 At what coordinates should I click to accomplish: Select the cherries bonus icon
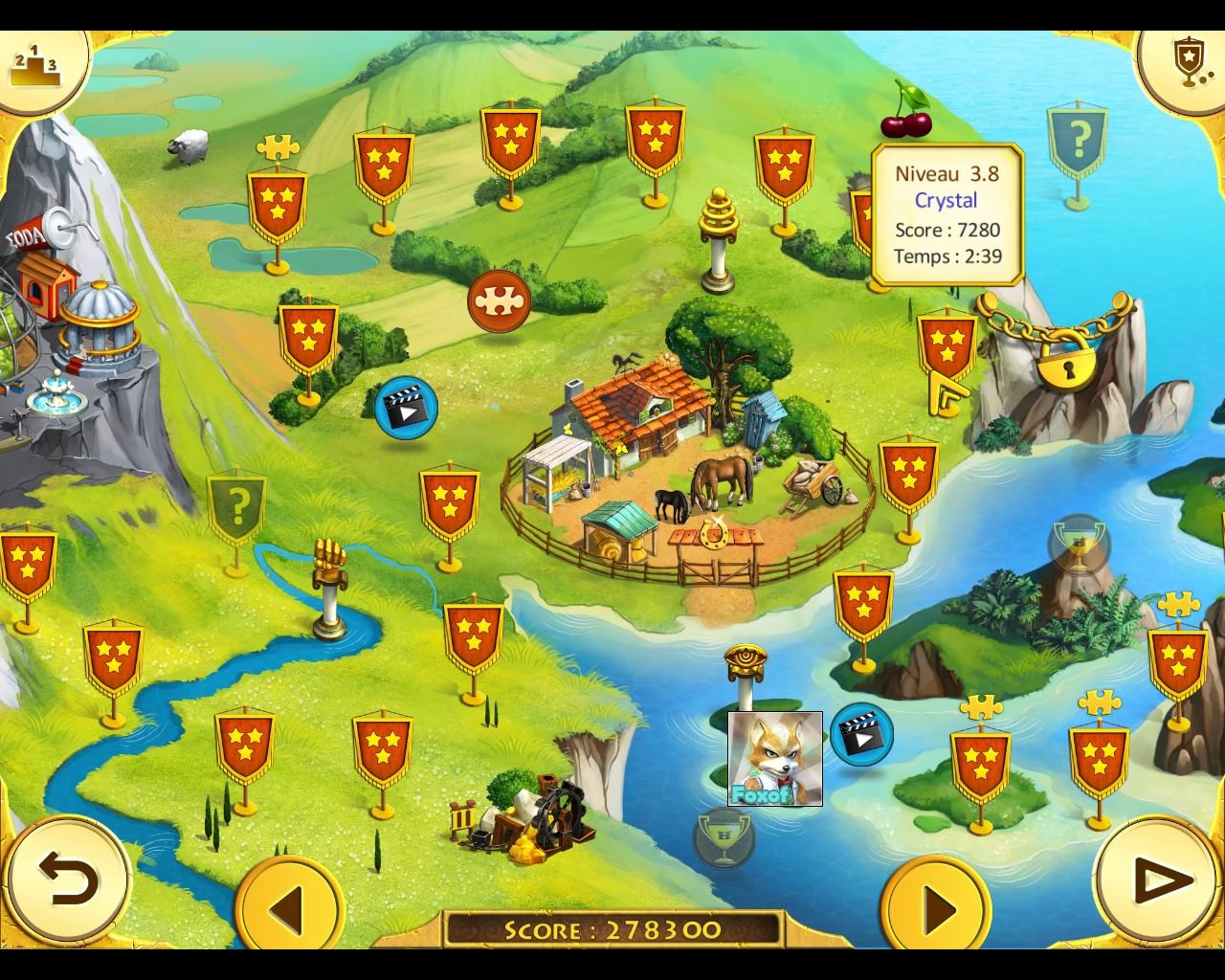[905, 111]
